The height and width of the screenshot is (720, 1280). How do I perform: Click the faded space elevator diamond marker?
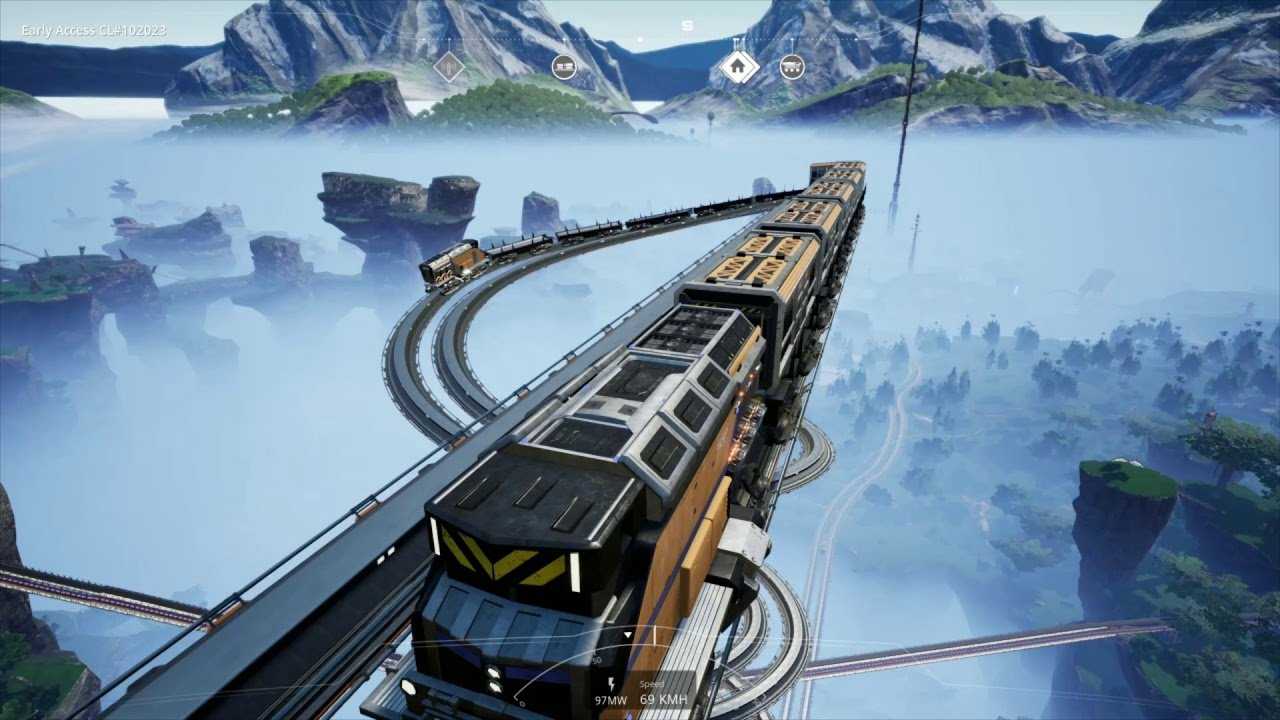(449, 67)
